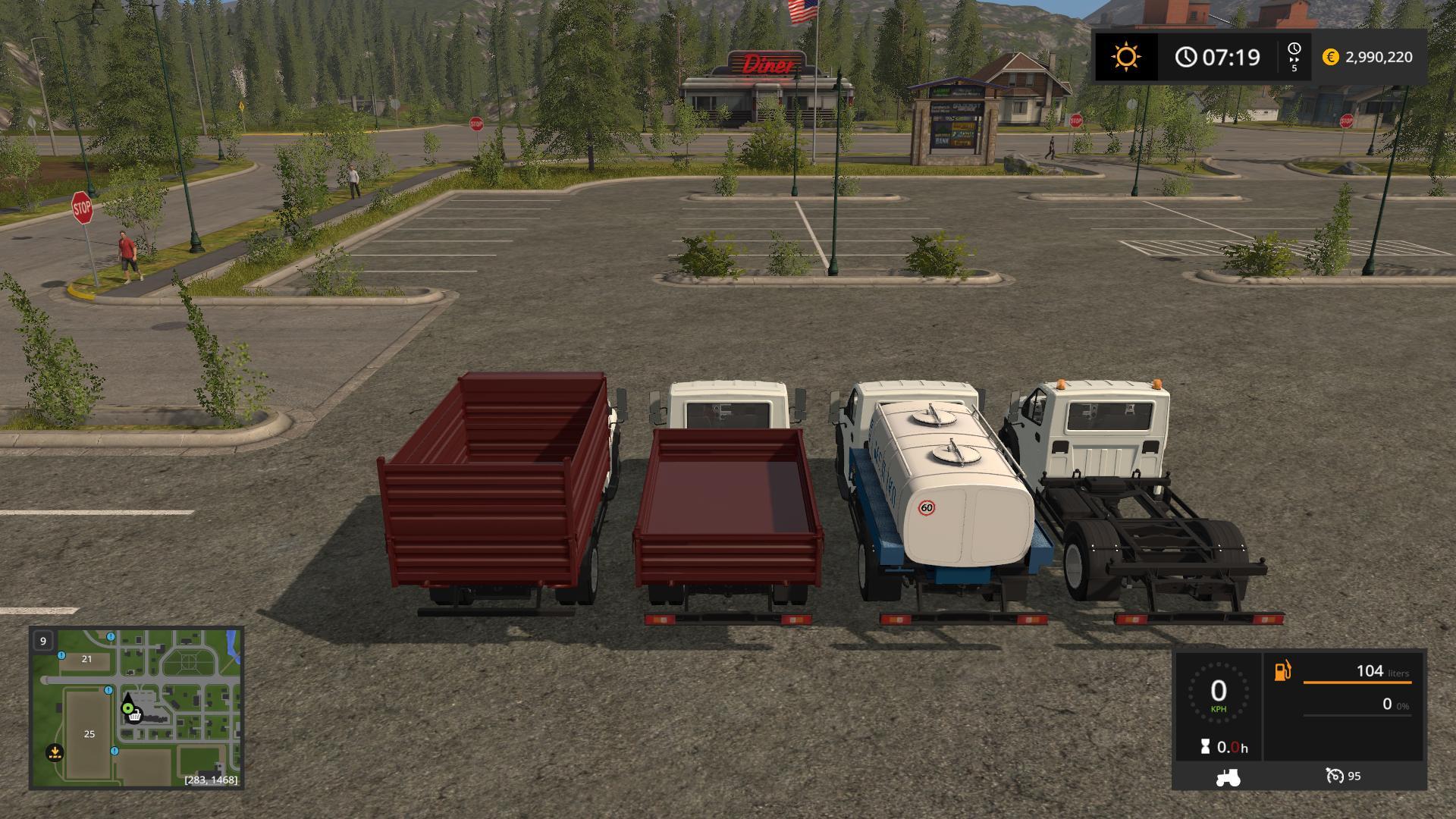The width and height of the screenshot is (1456, 819).
Task: Select field 21 on the minimap
Action: click(x=86, y=659)
